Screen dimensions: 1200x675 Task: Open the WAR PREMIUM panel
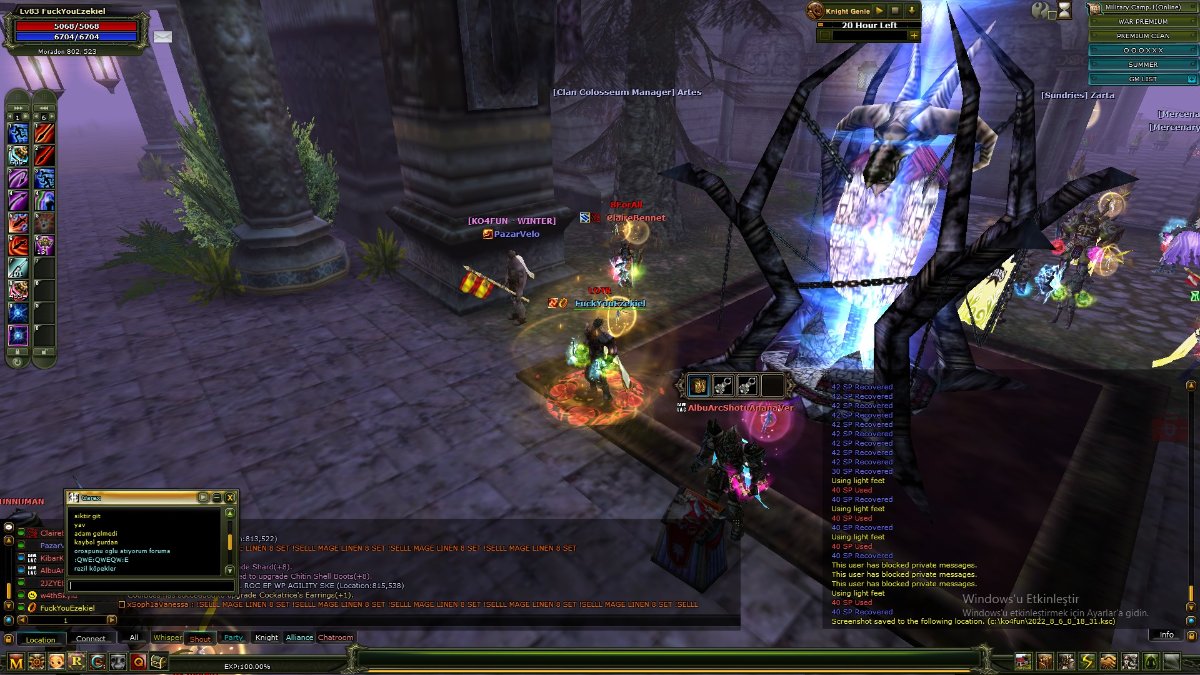click(1143, 21)
